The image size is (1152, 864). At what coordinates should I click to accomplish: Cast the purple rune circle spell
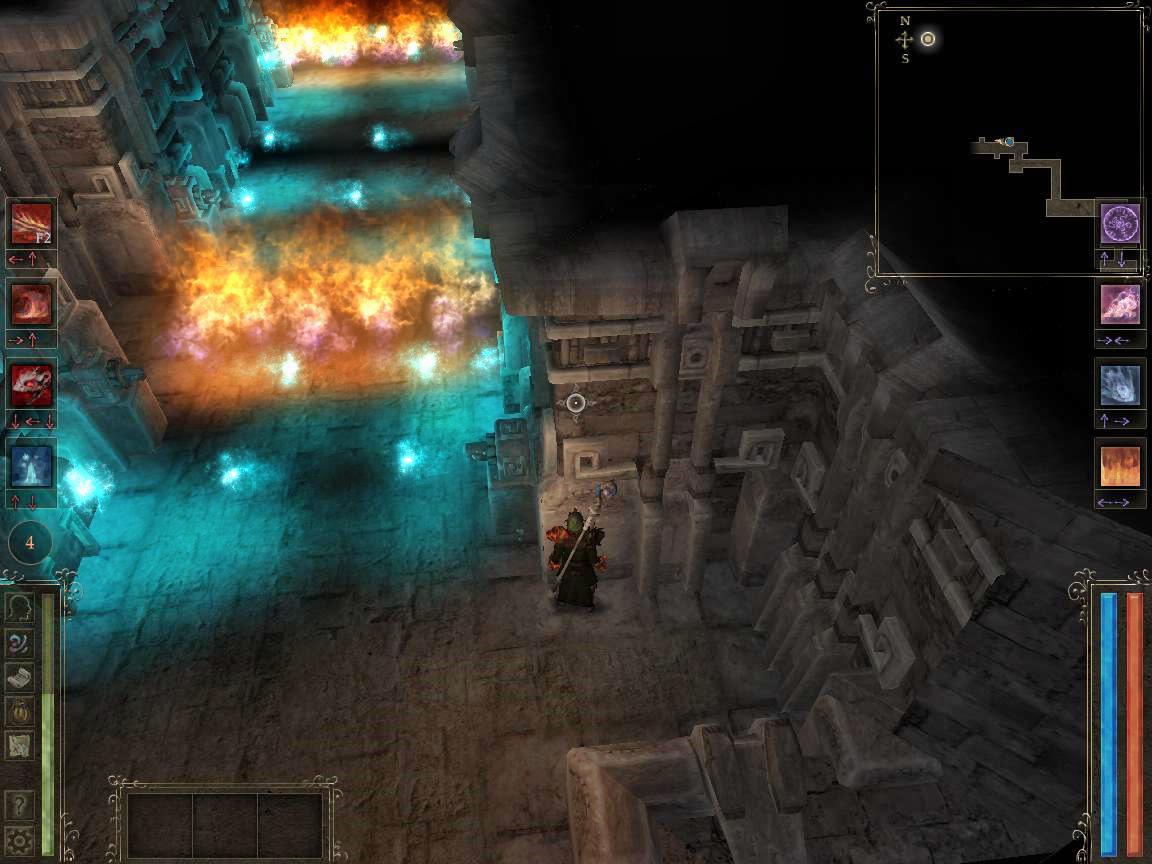(x=1120, y=224)
